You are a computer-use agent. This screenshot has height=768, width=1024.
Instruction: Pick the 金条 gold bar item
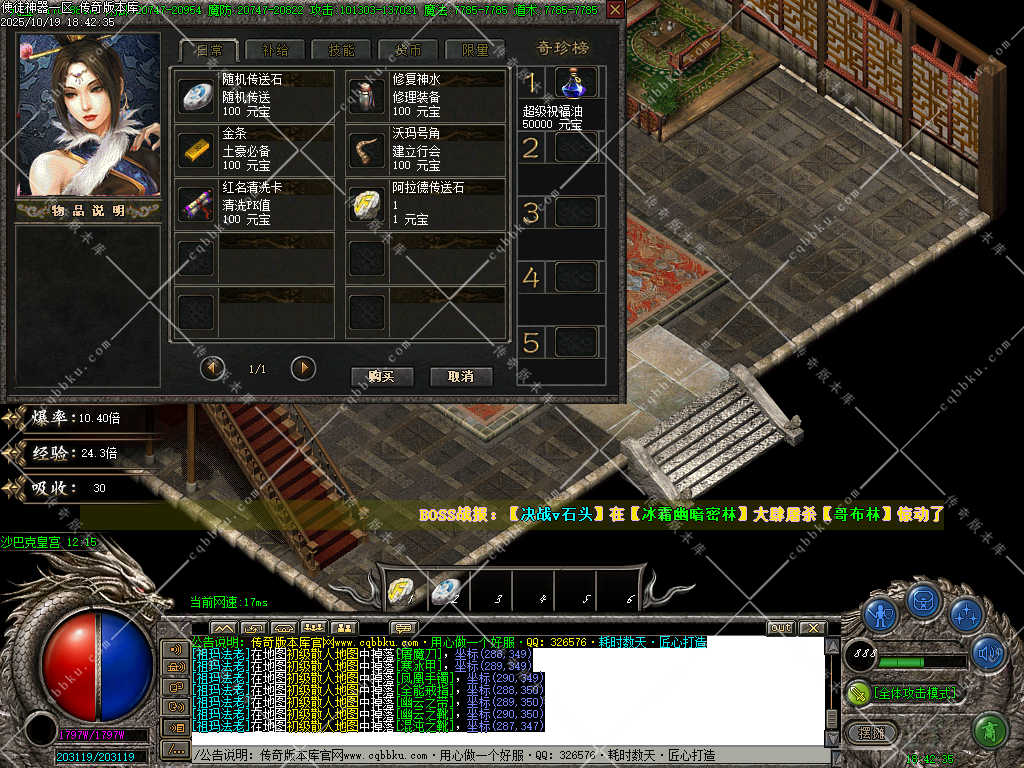coord(197,150)
